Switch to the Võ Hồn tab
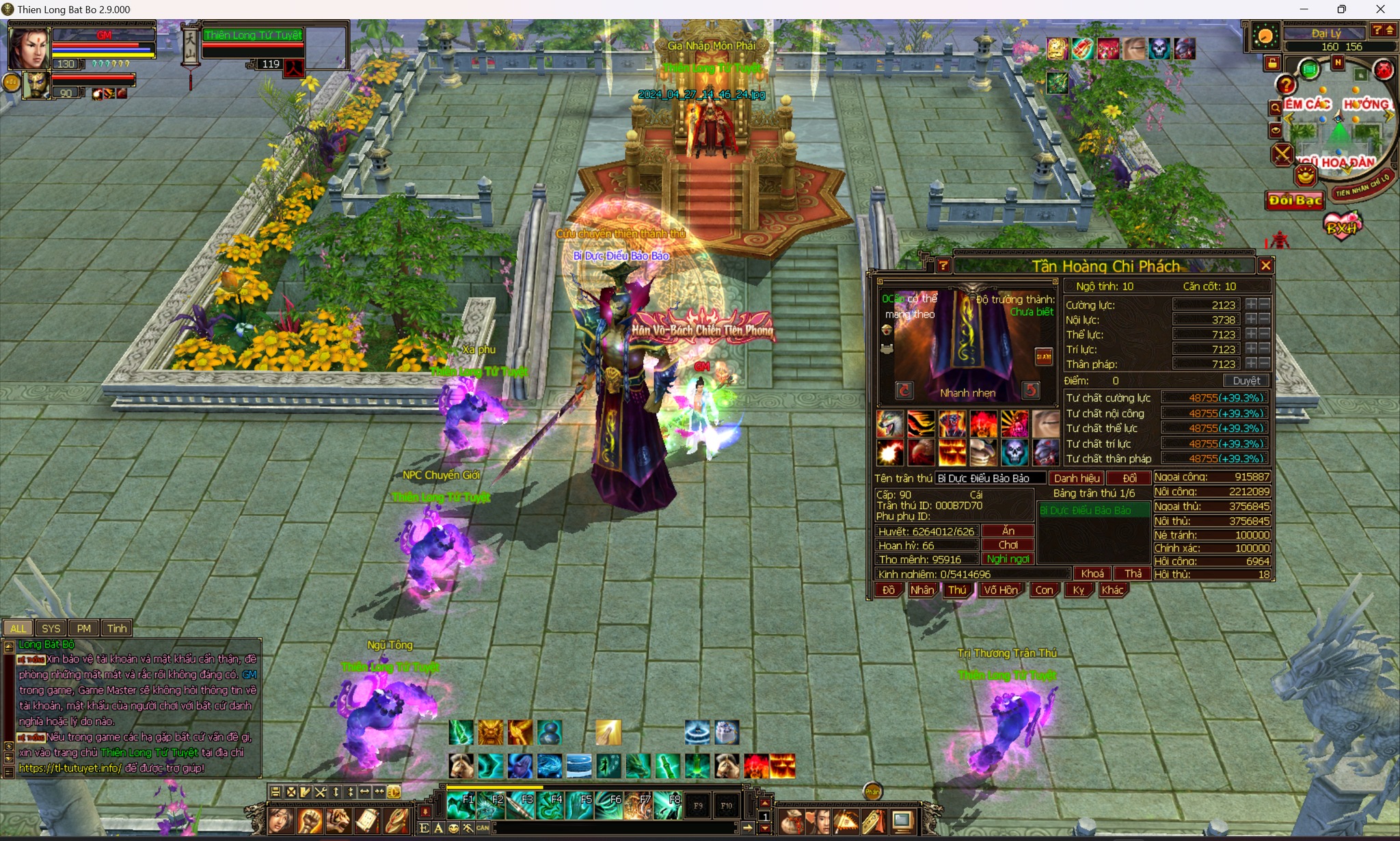 pyautogui.click(x=1000, y=590)
